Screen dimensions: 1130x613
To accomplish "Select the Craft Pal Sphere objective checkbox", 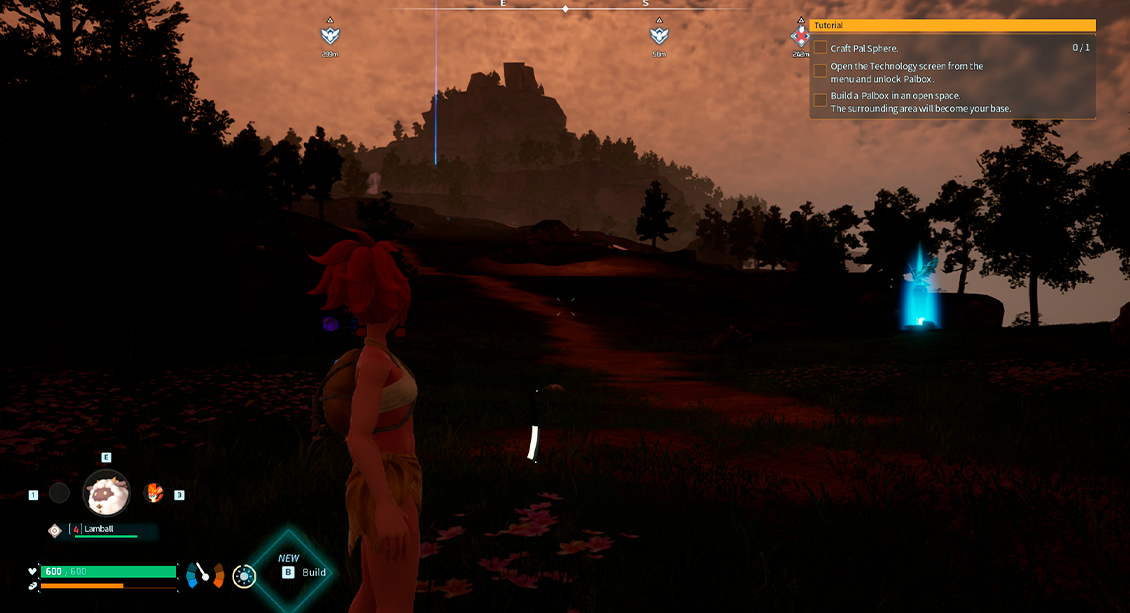I will tap(820, 47).
